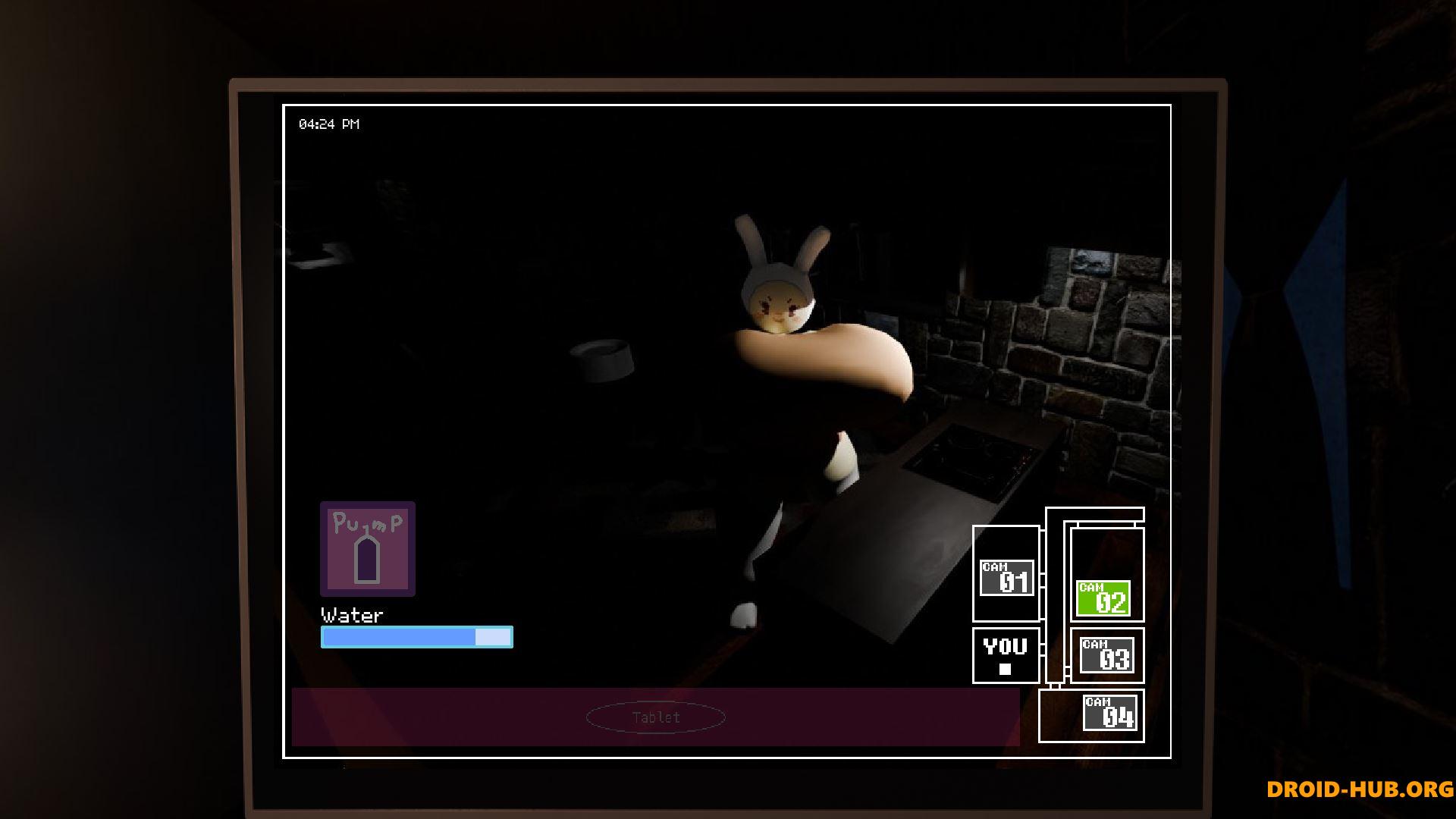Toggle CAM 04 surveillance on

[1110, 713]
